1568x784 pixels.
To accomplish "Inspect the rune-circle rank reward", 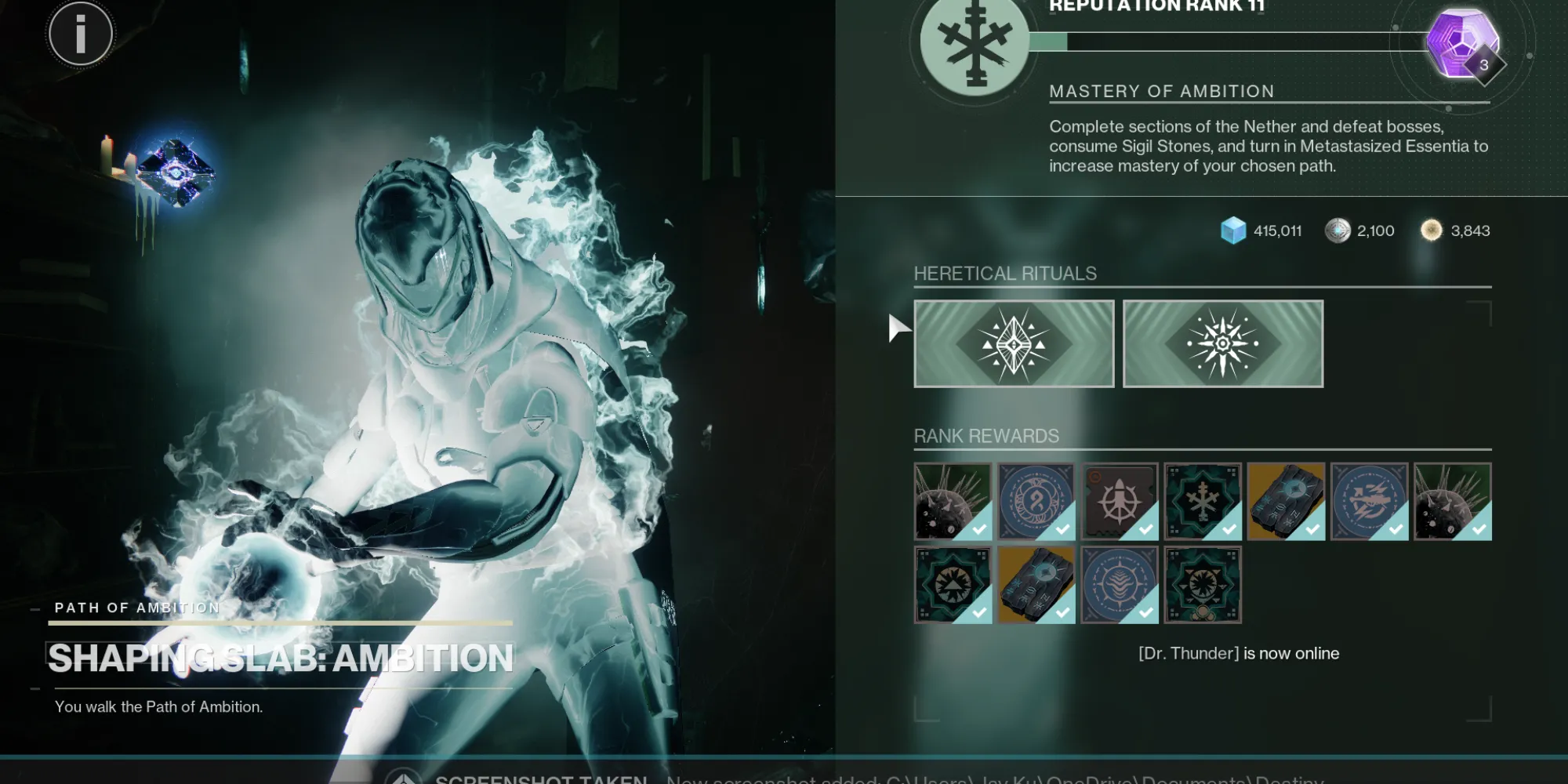I will pos(1036,502).
